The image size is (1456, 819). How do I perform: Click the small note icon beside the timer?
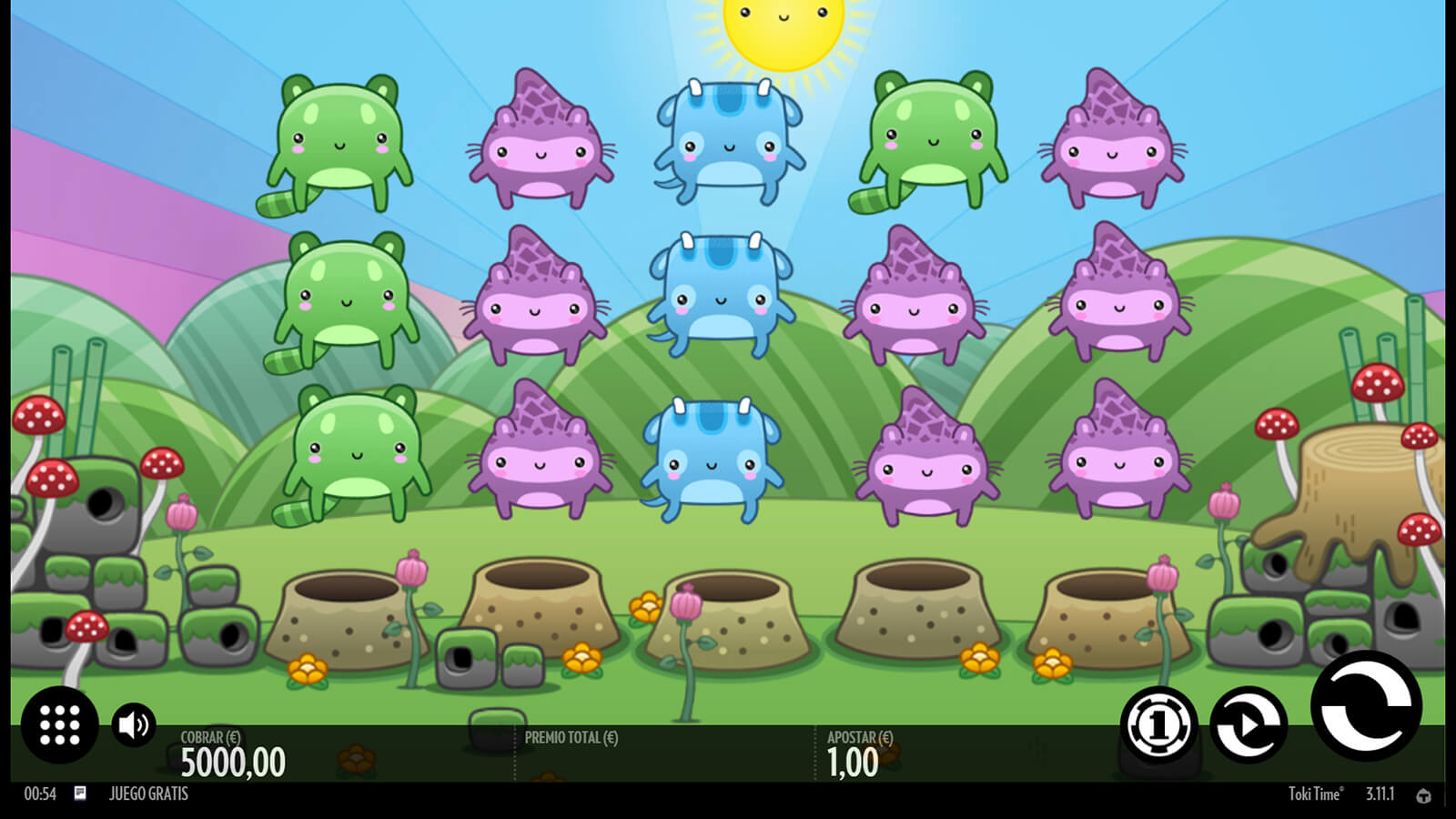[80, 794]
